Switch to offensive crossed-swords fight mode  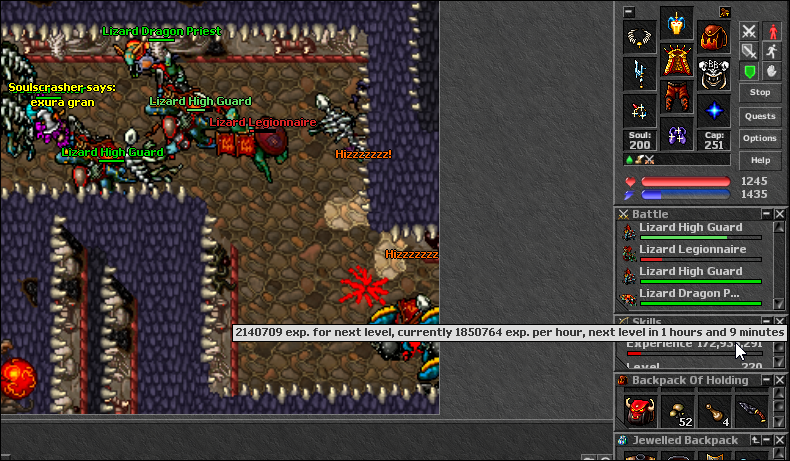[749, 31]
